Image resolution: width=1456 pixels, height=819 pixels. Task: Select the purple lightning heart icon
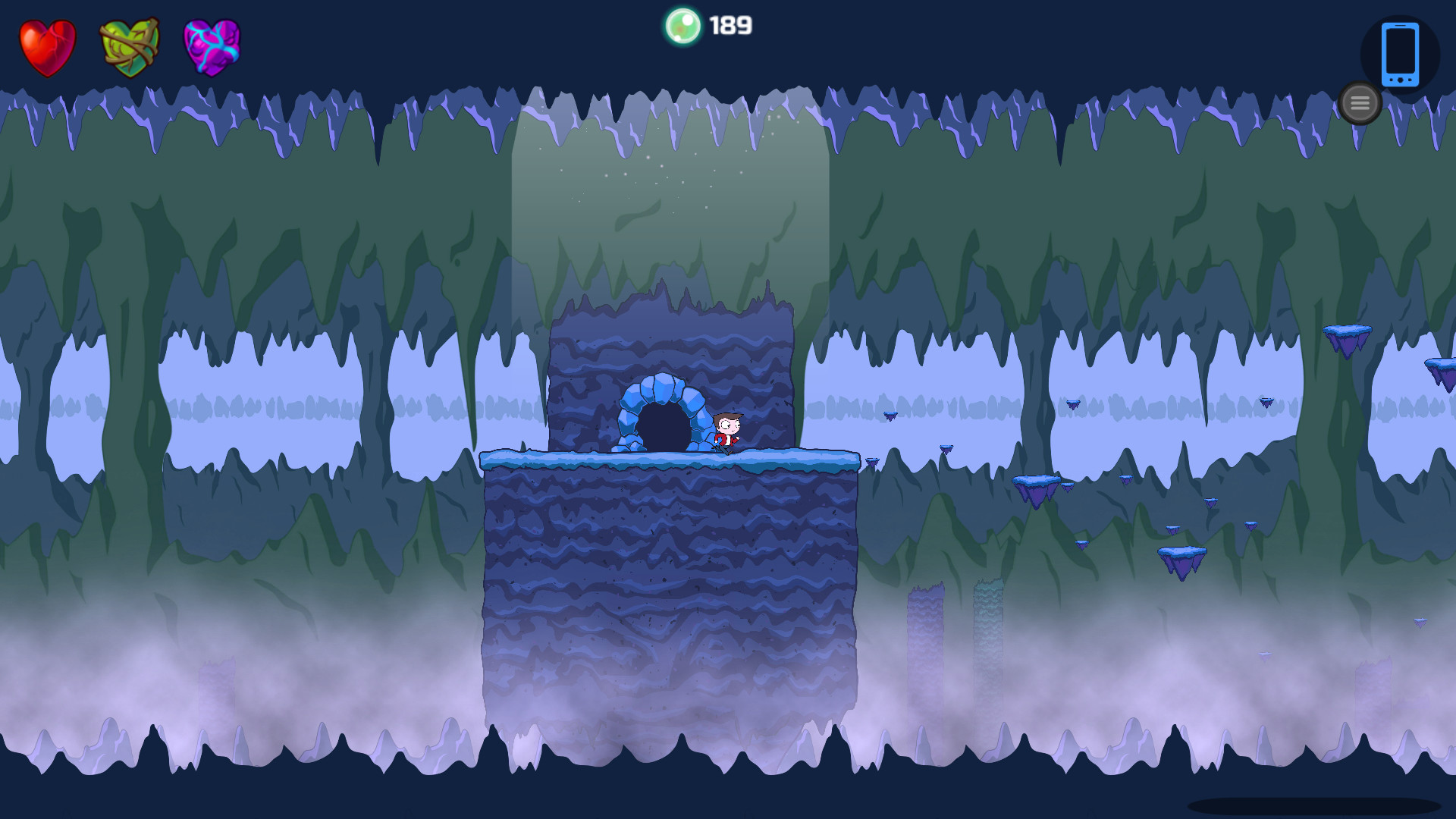(211, 47)
